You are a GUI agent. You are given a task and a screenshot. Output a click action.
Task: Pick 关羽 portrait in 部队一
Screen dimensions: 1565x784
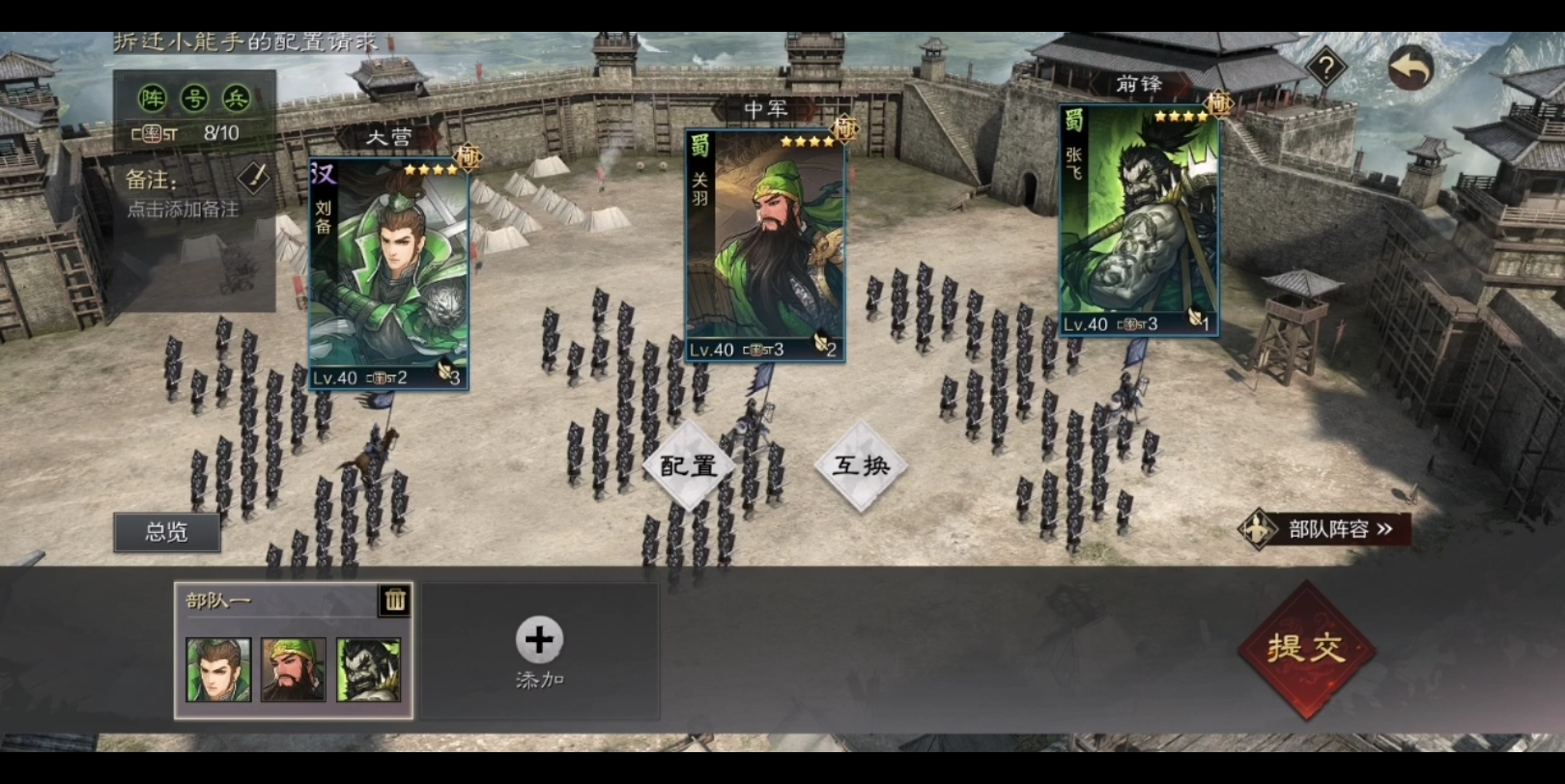(x=293, y=669)
